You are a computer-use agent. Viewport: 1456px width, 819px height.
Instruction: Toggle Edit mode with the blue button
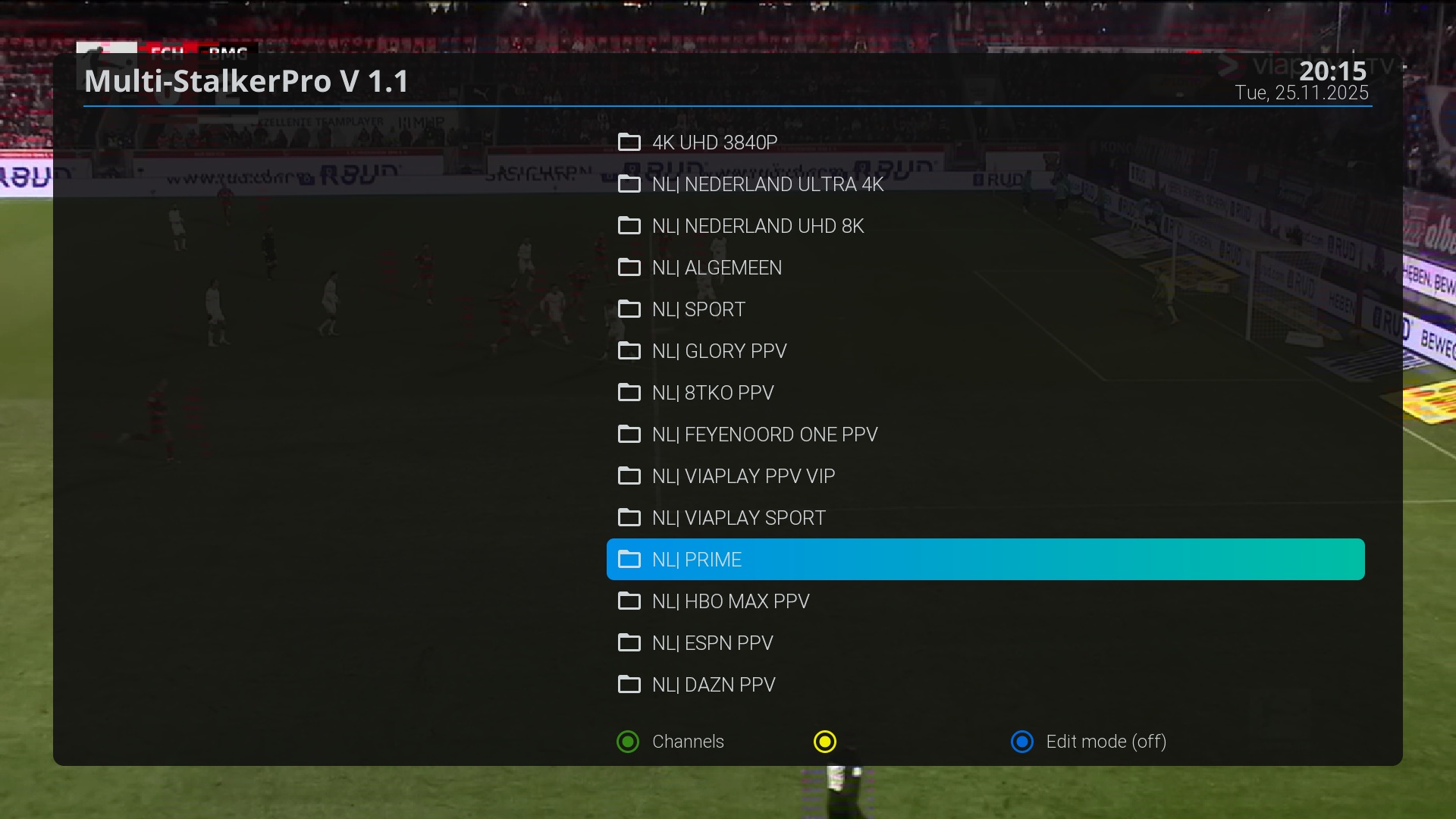point(1022,742)
